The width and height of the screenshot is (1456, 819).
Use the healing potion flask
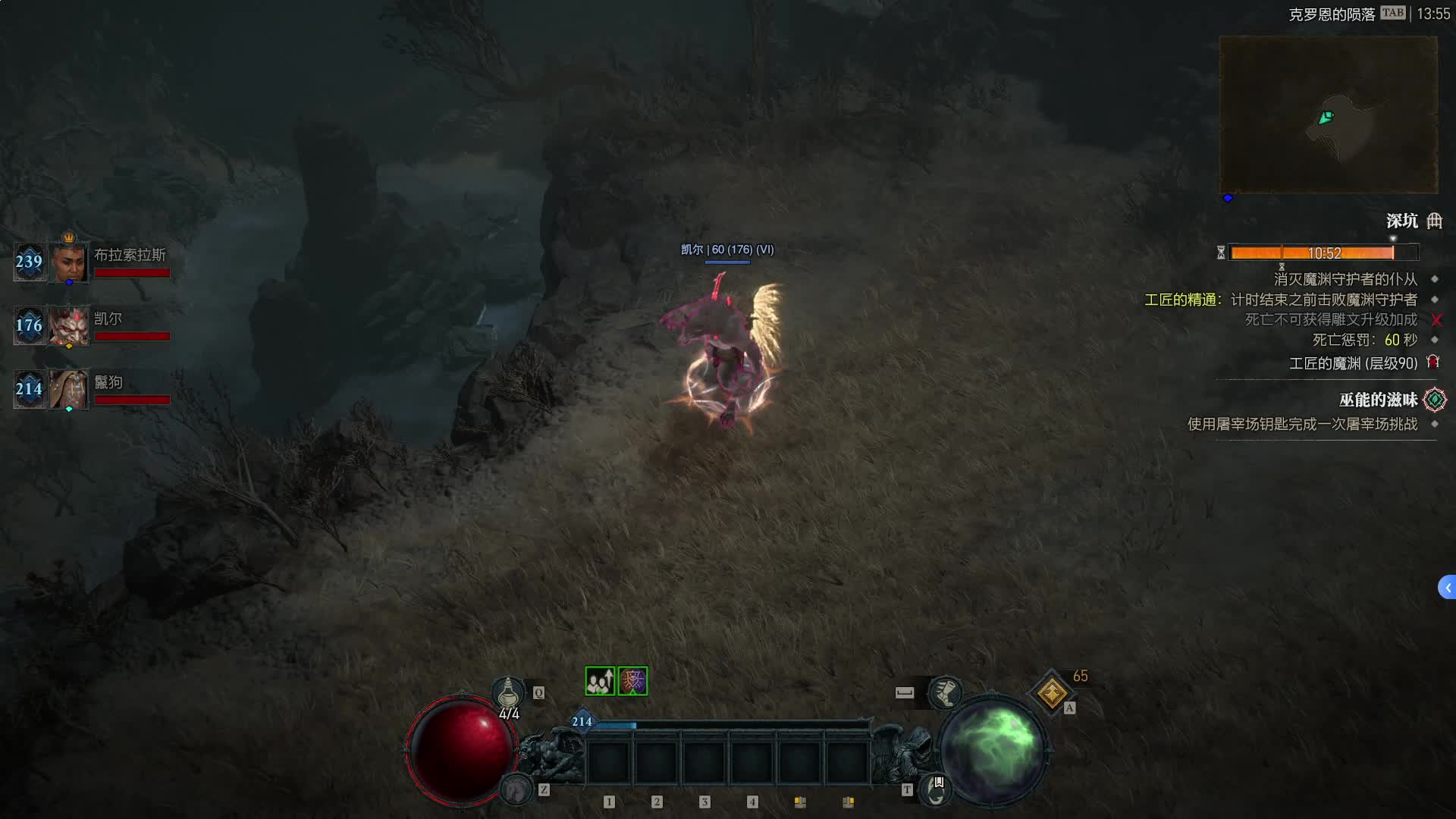pyautogui.click(x=508, y=693)
